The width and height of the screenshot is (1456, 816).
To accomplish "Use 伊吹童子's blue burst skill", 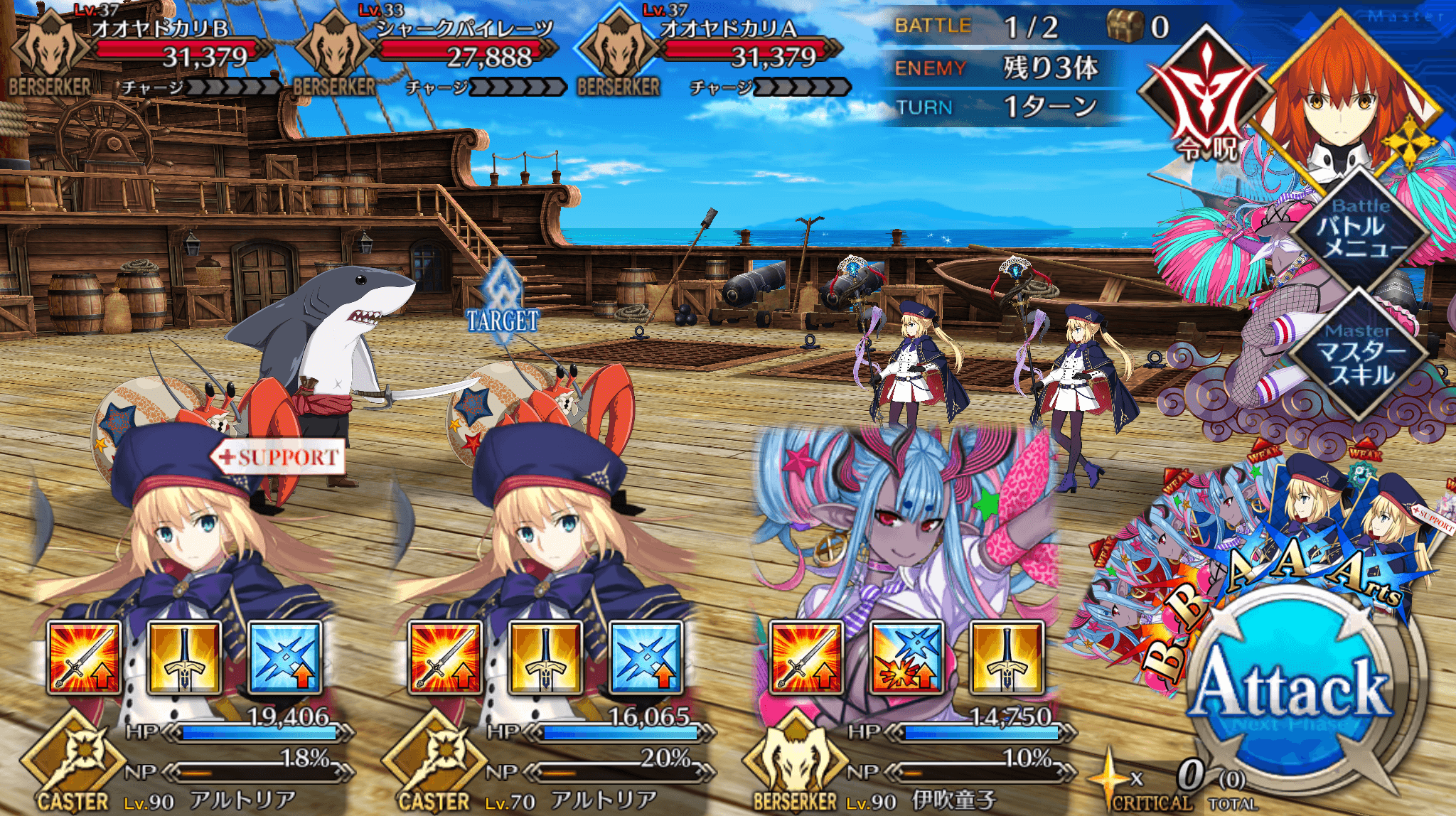I will coord(906,657).
